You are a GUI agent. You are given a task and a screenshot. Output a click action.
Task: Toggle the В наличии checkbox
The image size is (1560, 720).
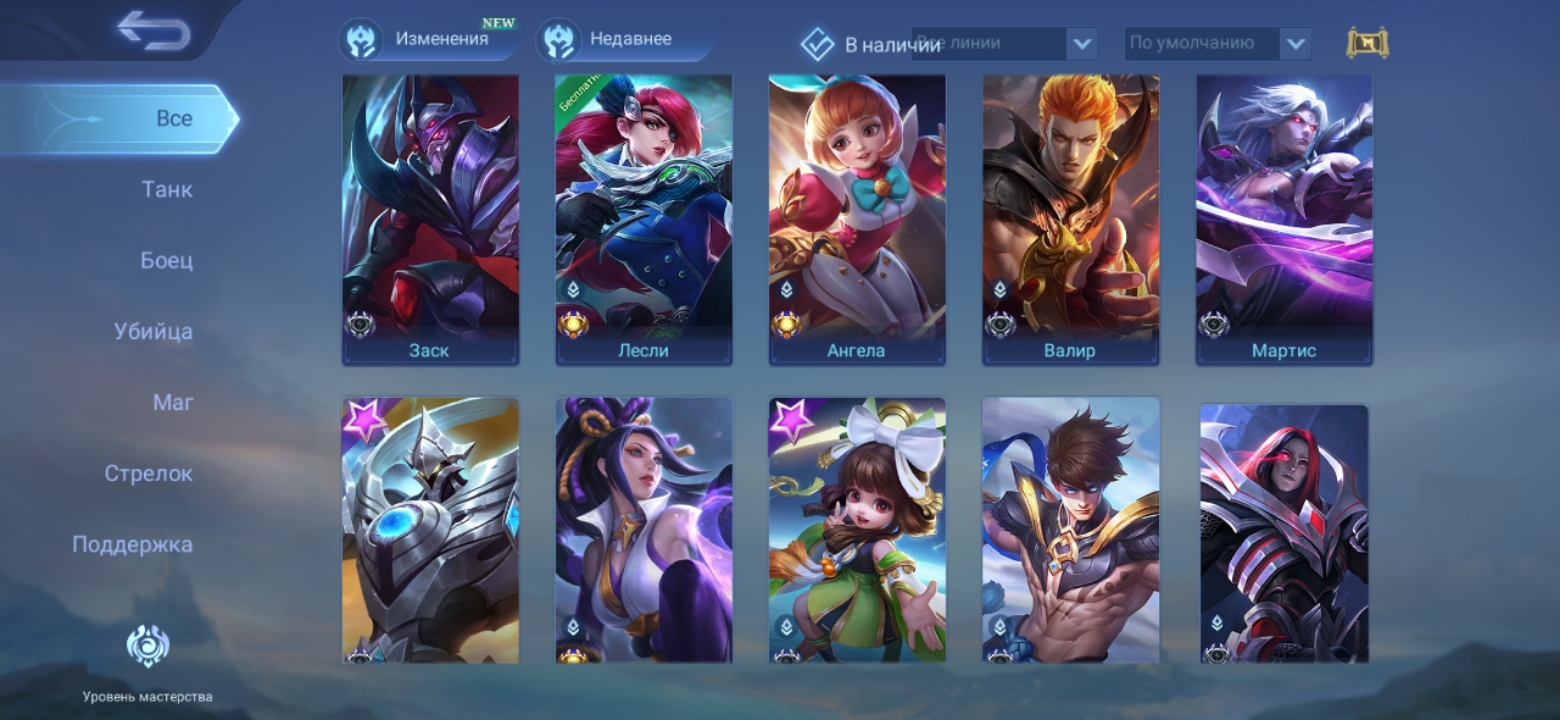click(x=818, y=44)
